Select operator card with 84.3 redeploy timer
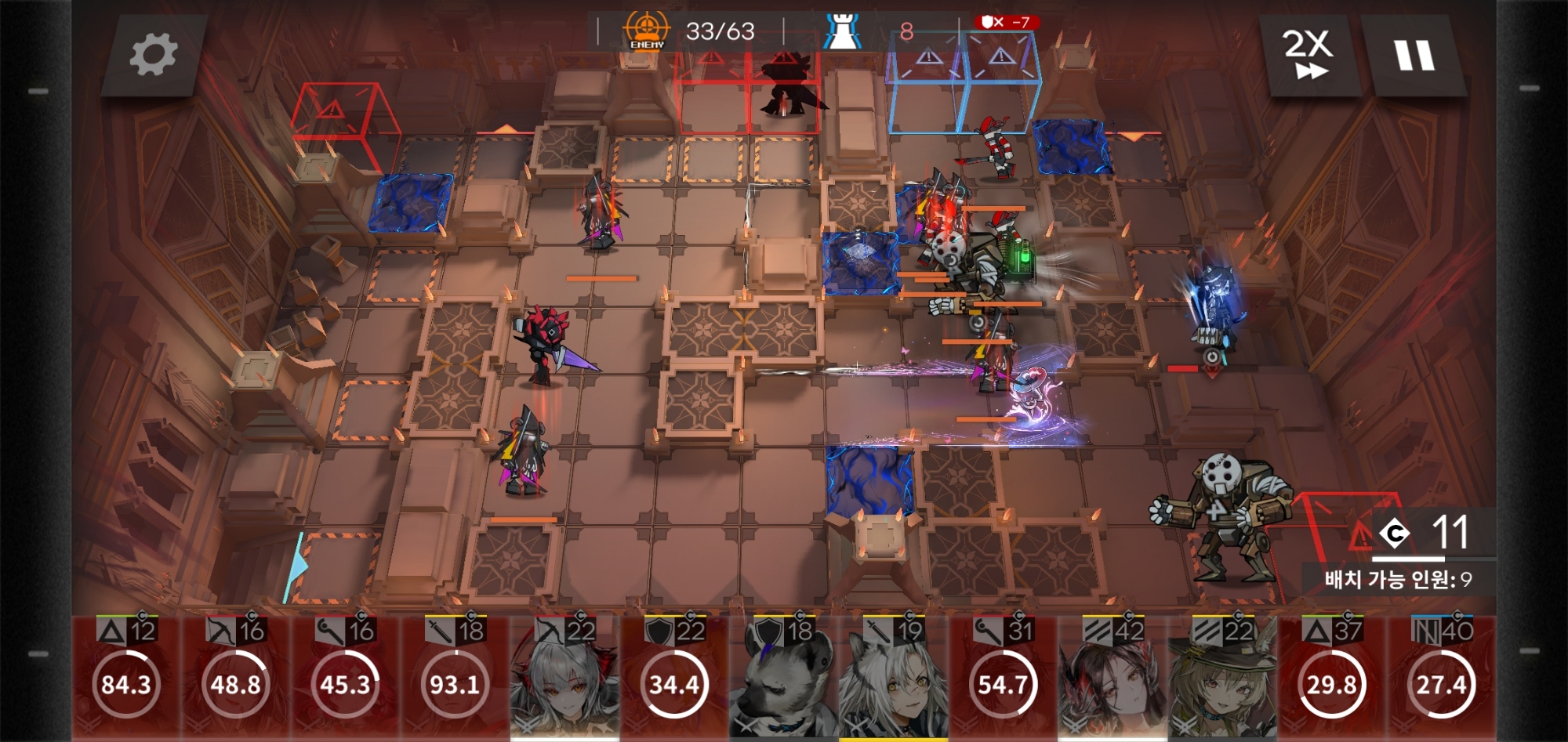 [x=126, y=679]
